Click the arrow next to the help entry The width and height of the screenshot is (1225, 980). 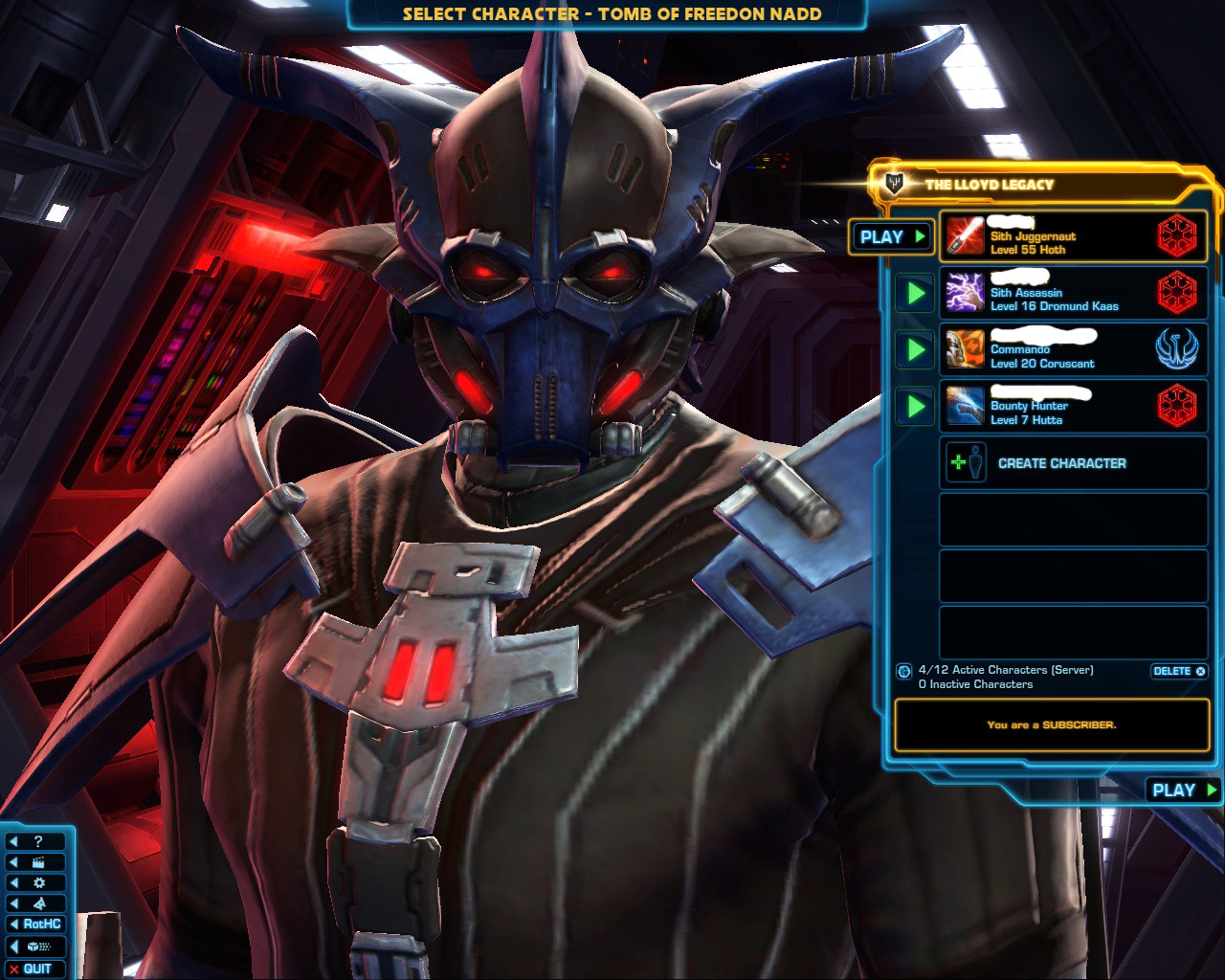[15, 841]
